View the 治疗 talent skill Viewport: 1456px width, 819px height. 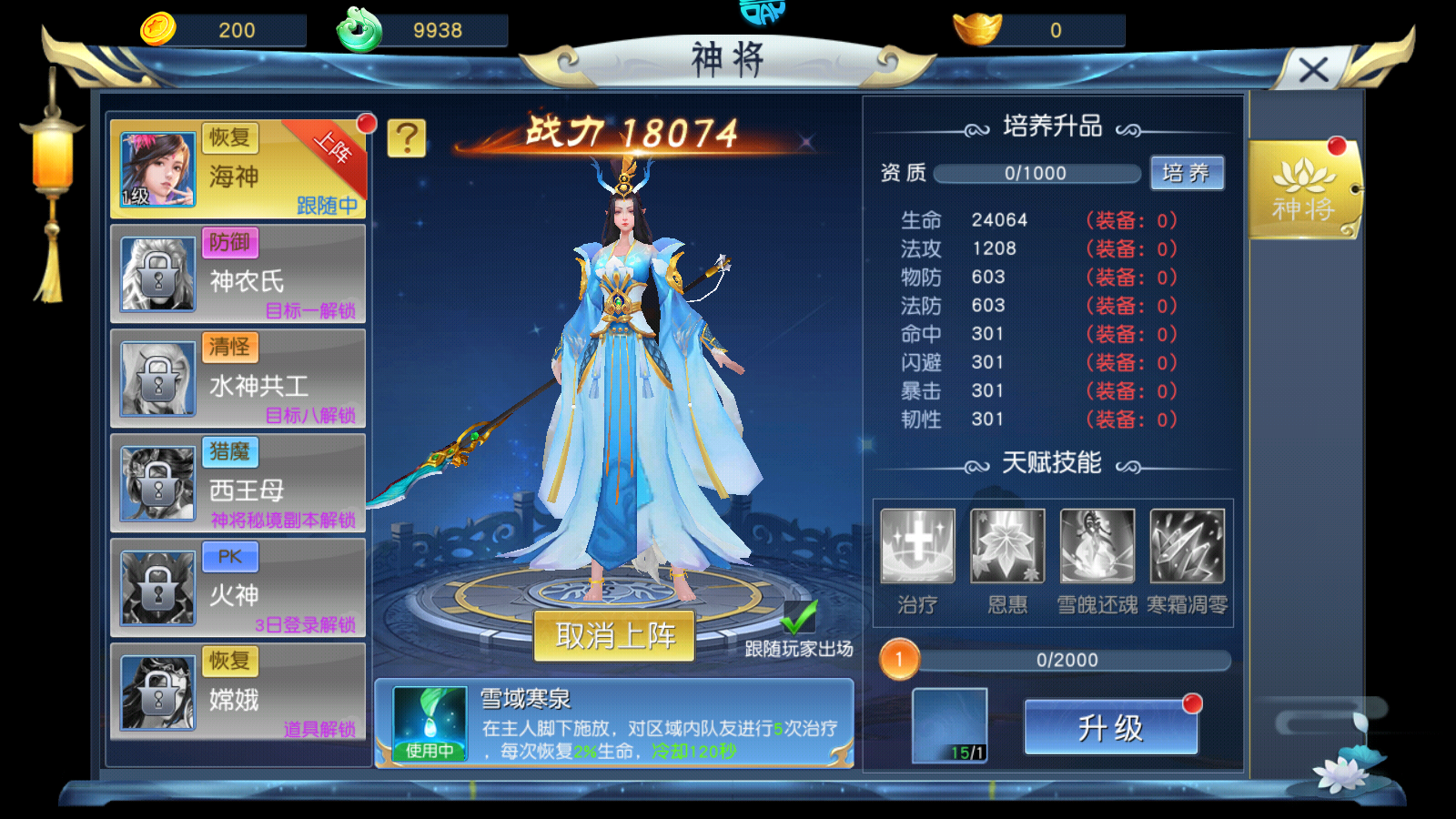point(917,546)
